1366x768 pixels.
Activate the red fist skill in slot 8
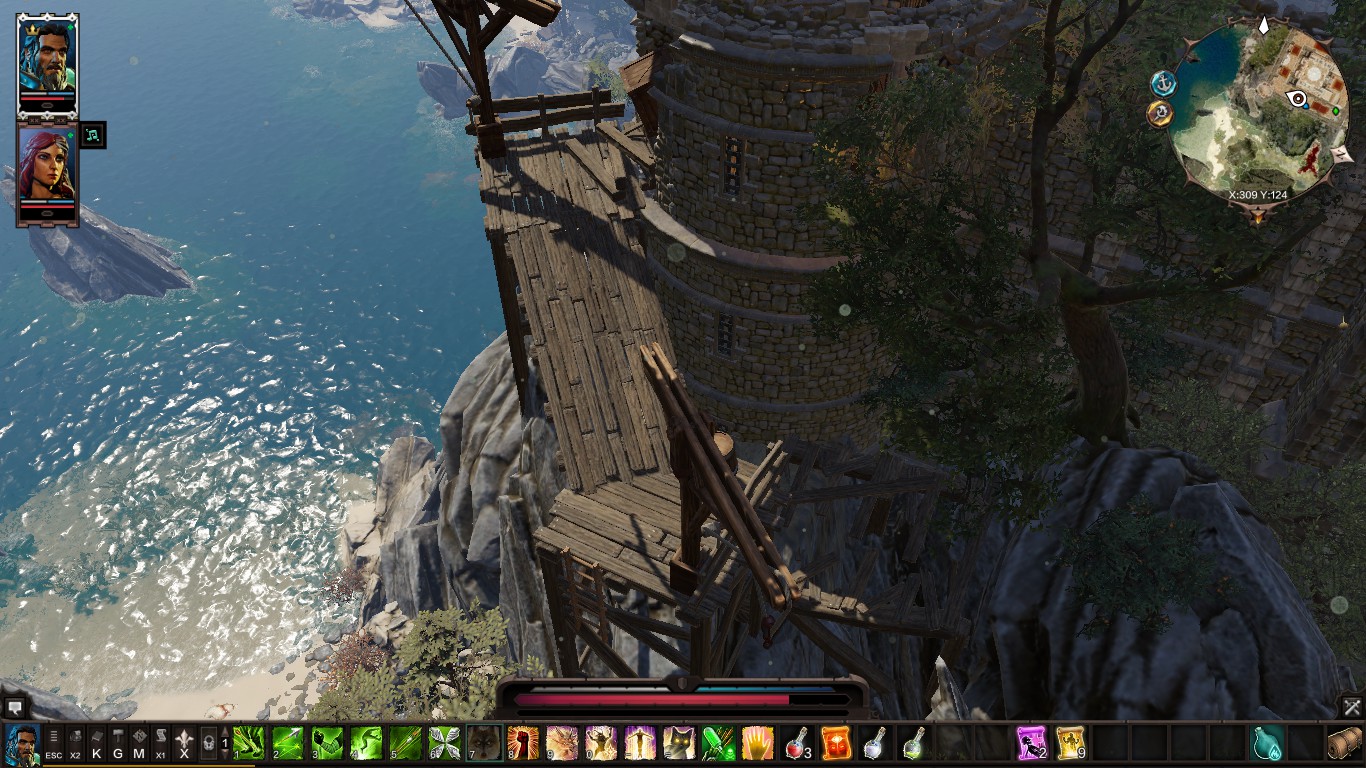point(523,743)
